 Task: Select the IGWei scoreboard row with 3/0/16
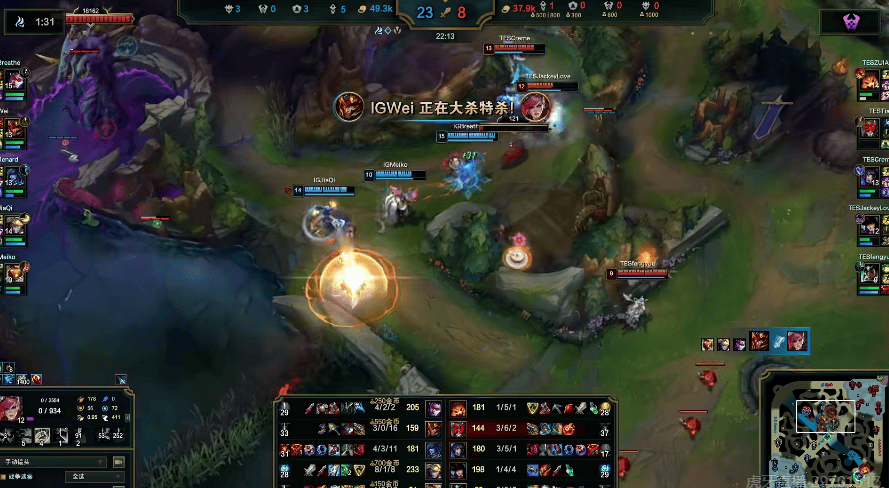point(360,429)
